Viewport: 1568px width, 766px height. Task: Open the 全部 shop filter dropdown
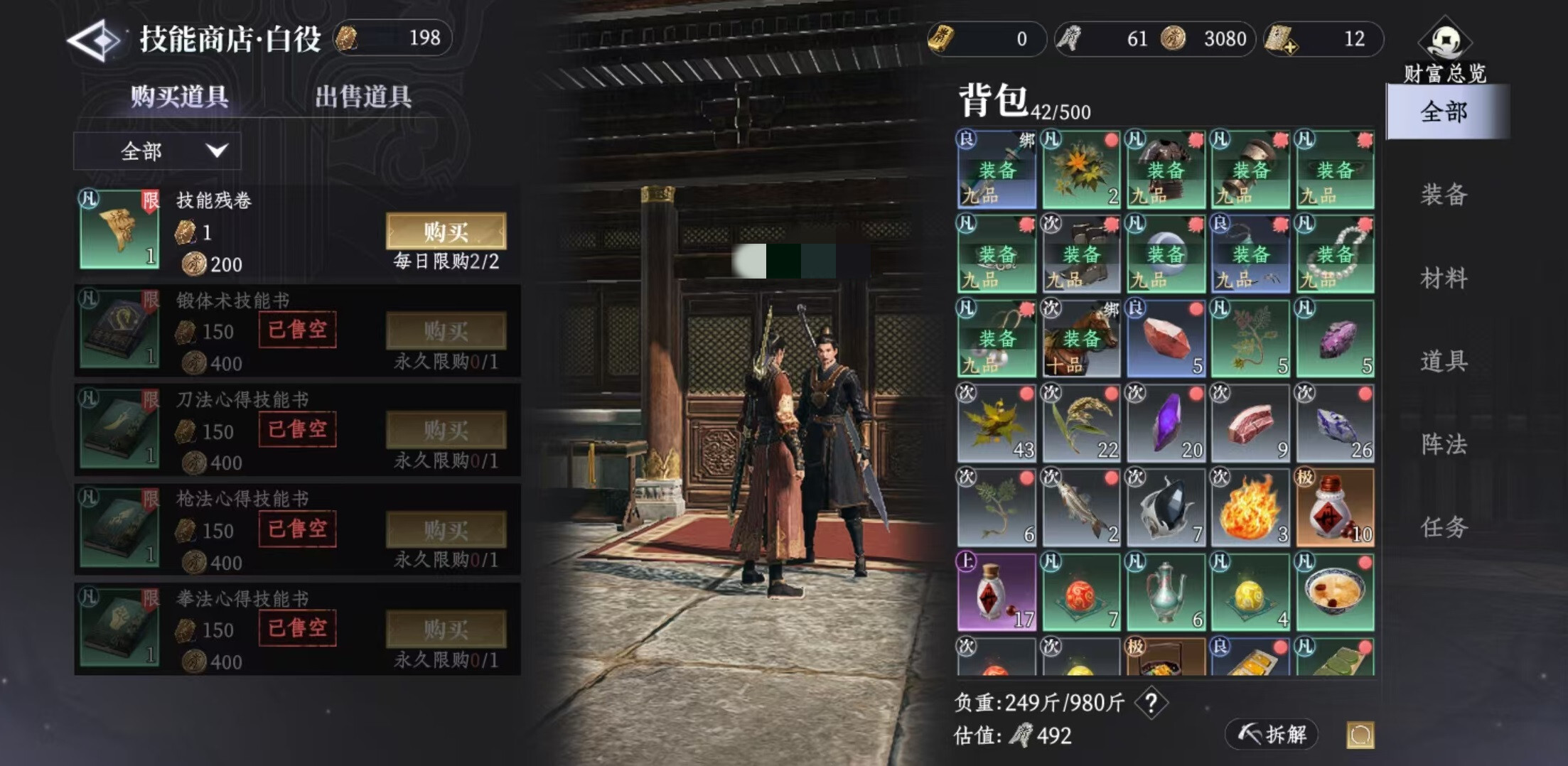pyautogui.click(x=157, y=151)
